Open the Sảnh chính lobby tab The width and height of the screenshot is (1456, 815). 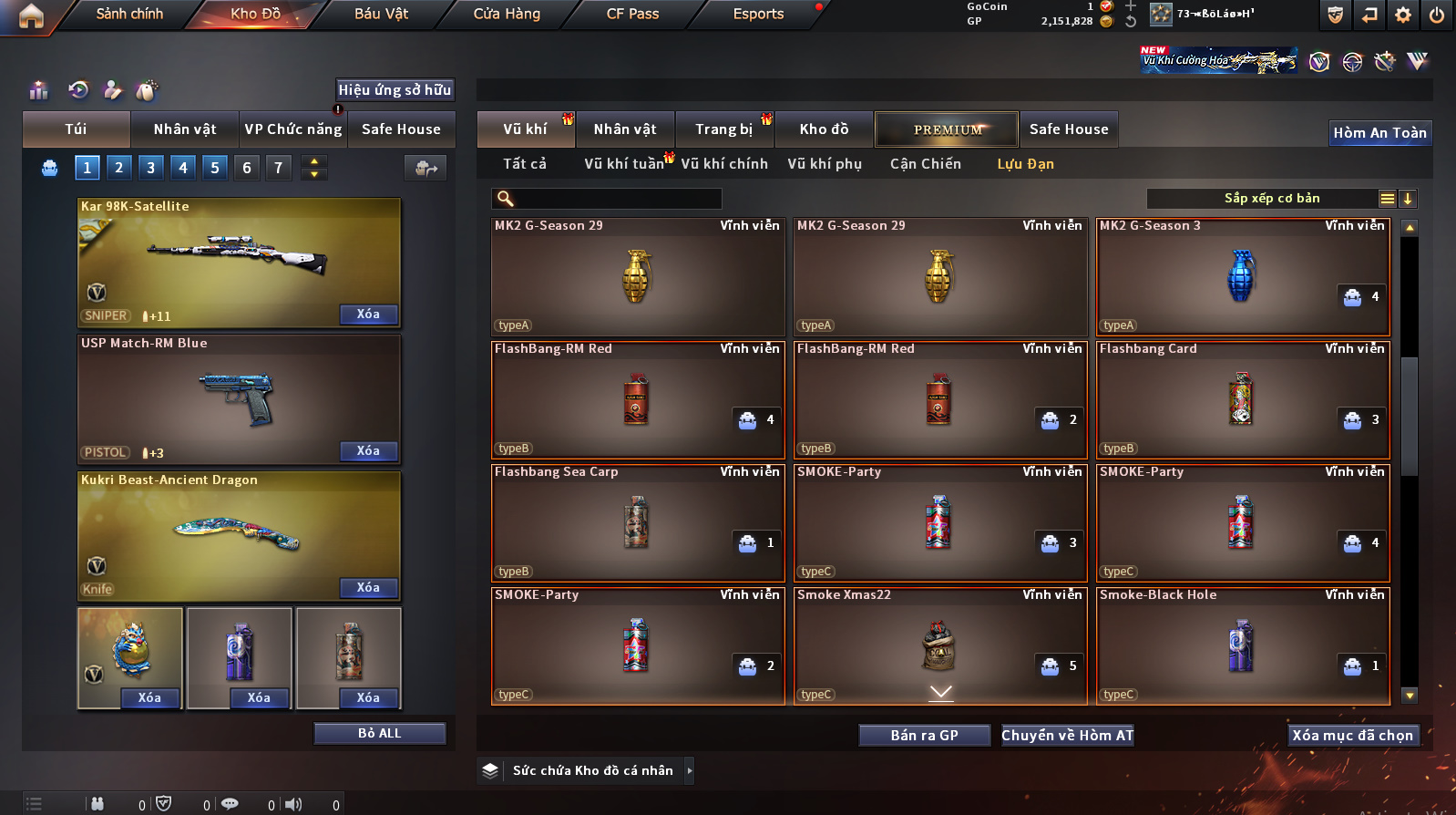(129, 14)
